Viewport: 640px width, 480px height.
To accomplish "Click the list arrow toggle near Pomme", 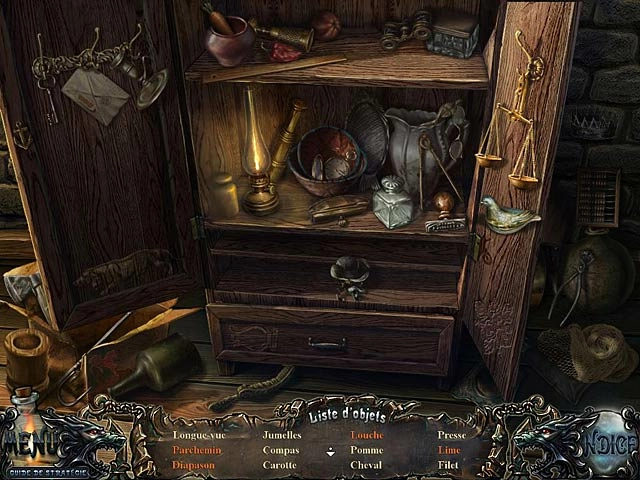I will tap(331, 451).
